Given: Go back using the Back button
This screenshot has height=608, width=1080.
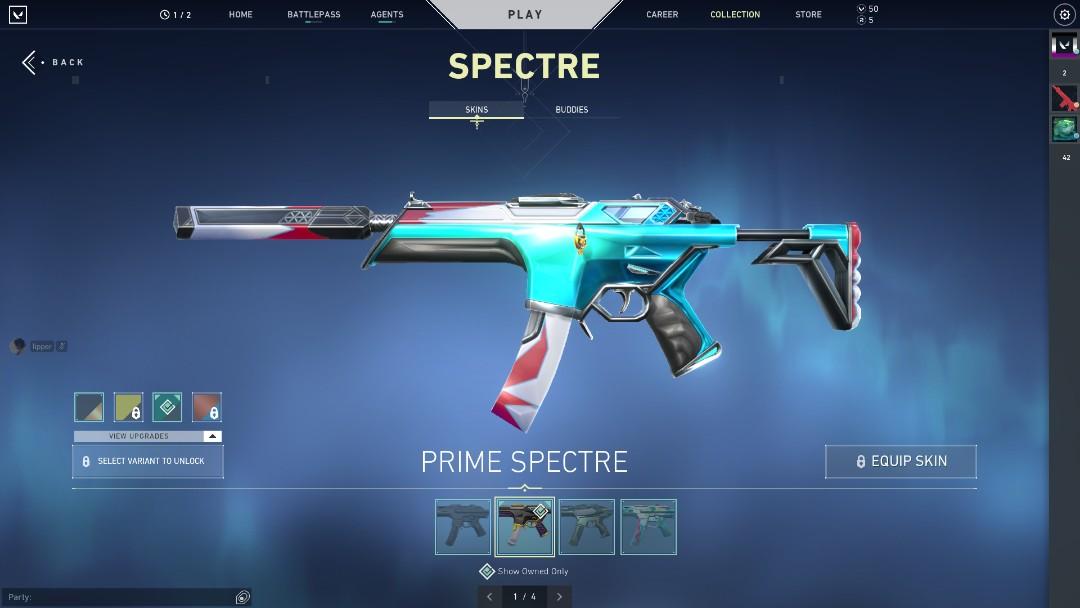Looking at the screenshot, I should (54, 62).
